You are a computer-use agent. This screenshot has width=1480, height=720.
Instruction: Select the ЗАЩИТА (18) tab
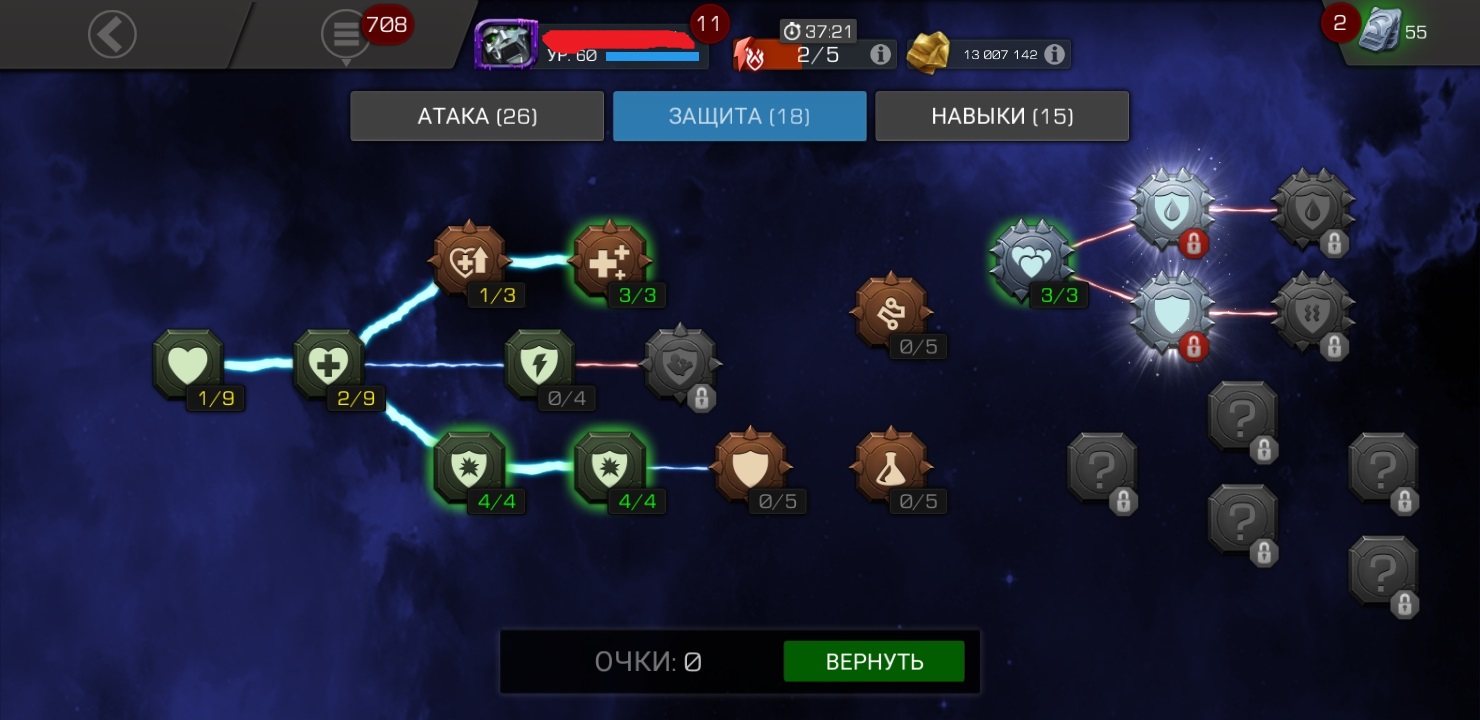pos(739,116)
